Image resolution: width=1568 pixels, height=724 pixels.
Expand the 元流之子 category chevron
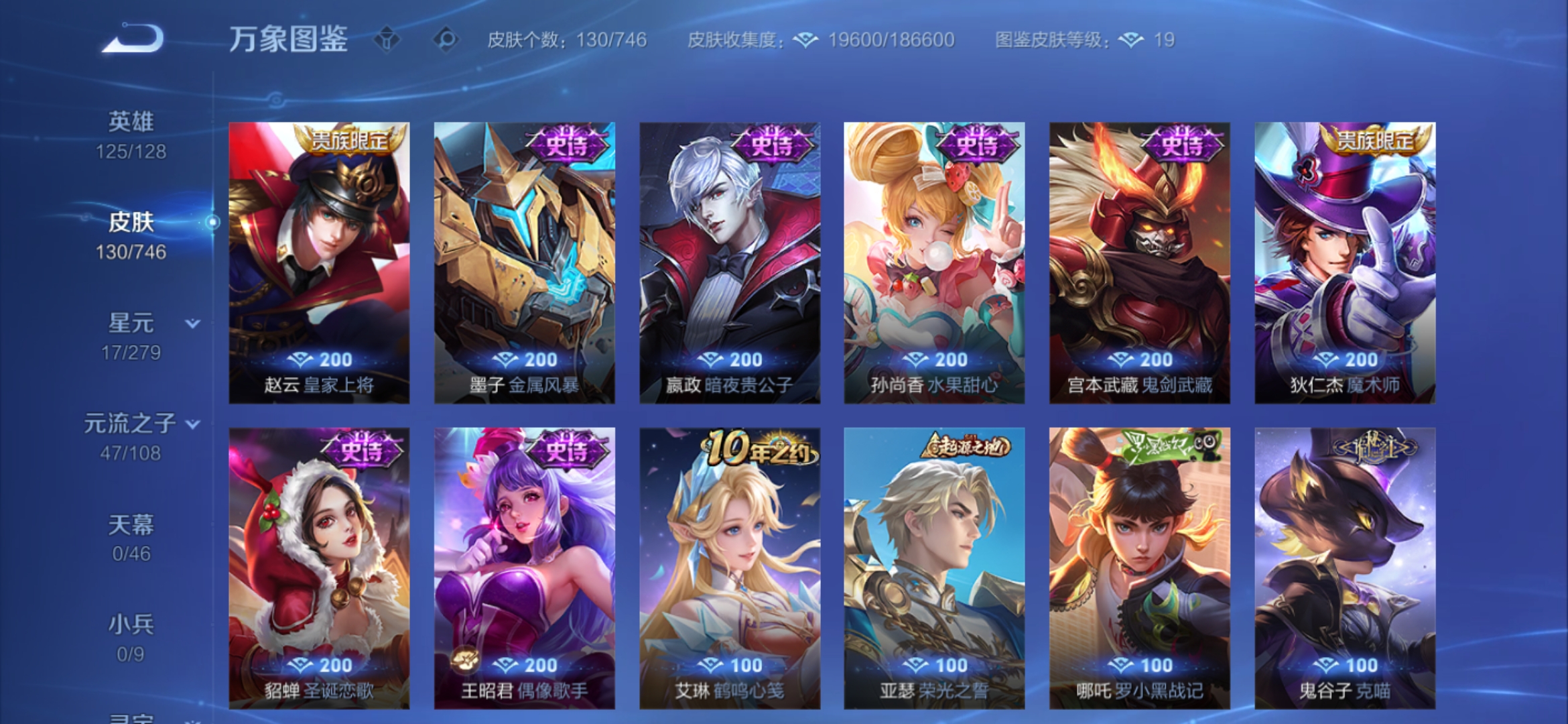pos(192,424)
